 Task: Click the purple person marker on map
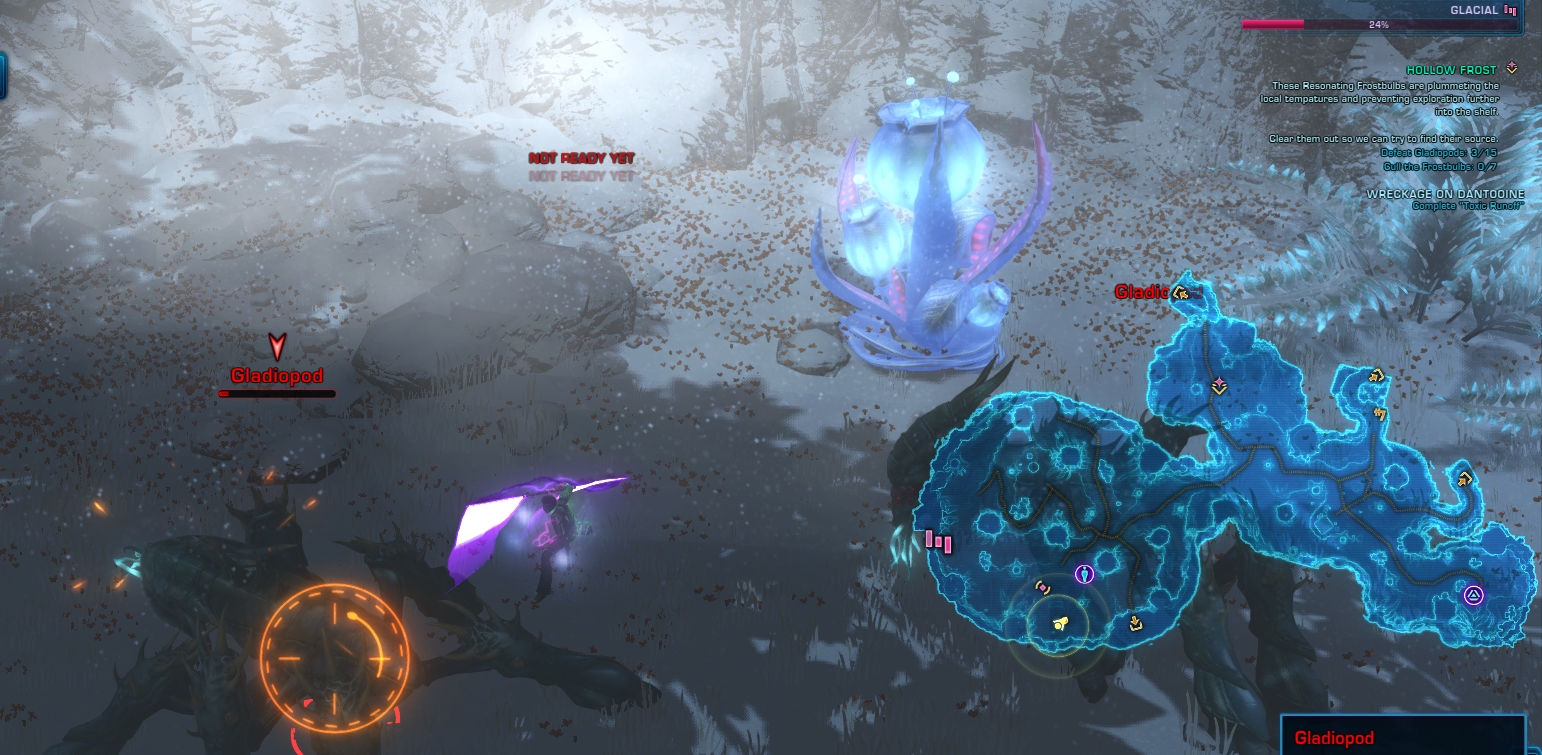[x=1085, y=574]
